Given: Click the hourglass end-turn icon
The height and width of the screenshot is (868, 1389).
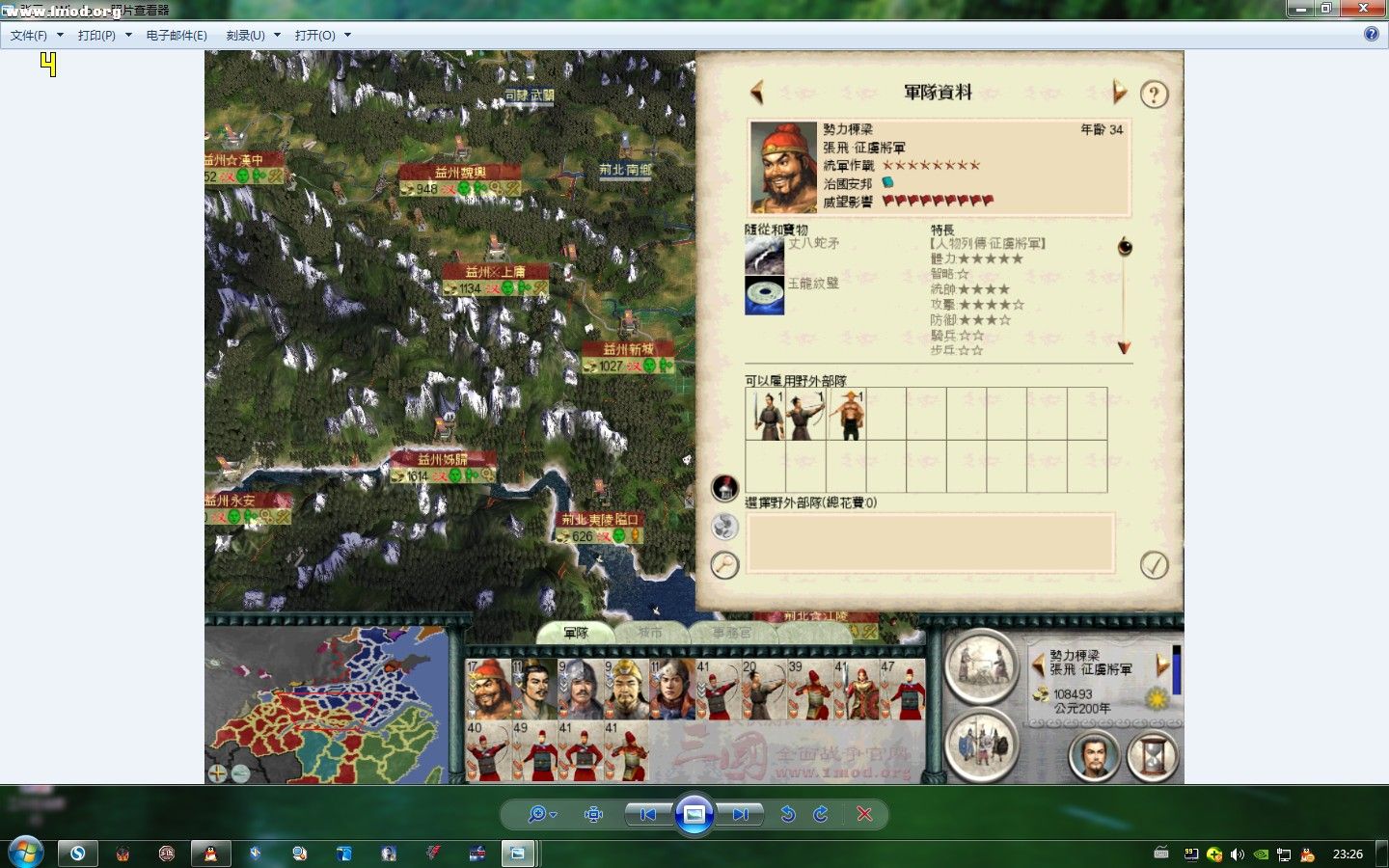Looking at the screenshot, I should 1154,758.
